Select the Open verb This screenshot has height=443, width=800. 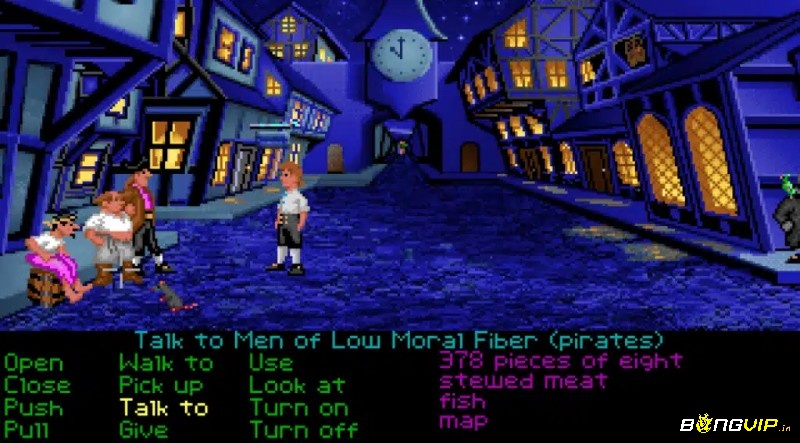click(x=33, y=364)
